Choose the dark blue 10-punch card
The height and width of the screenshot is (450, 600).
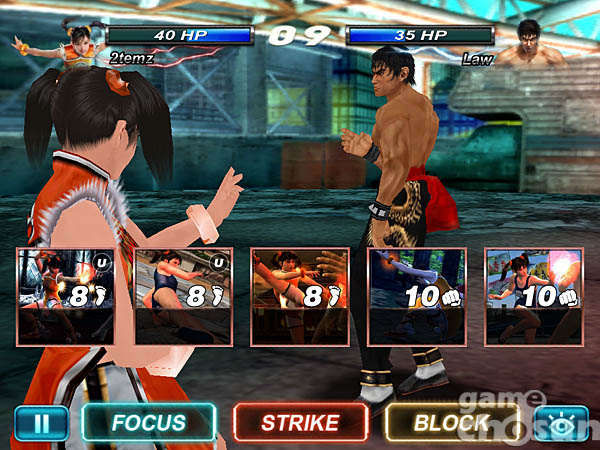(x=416, y=296)
